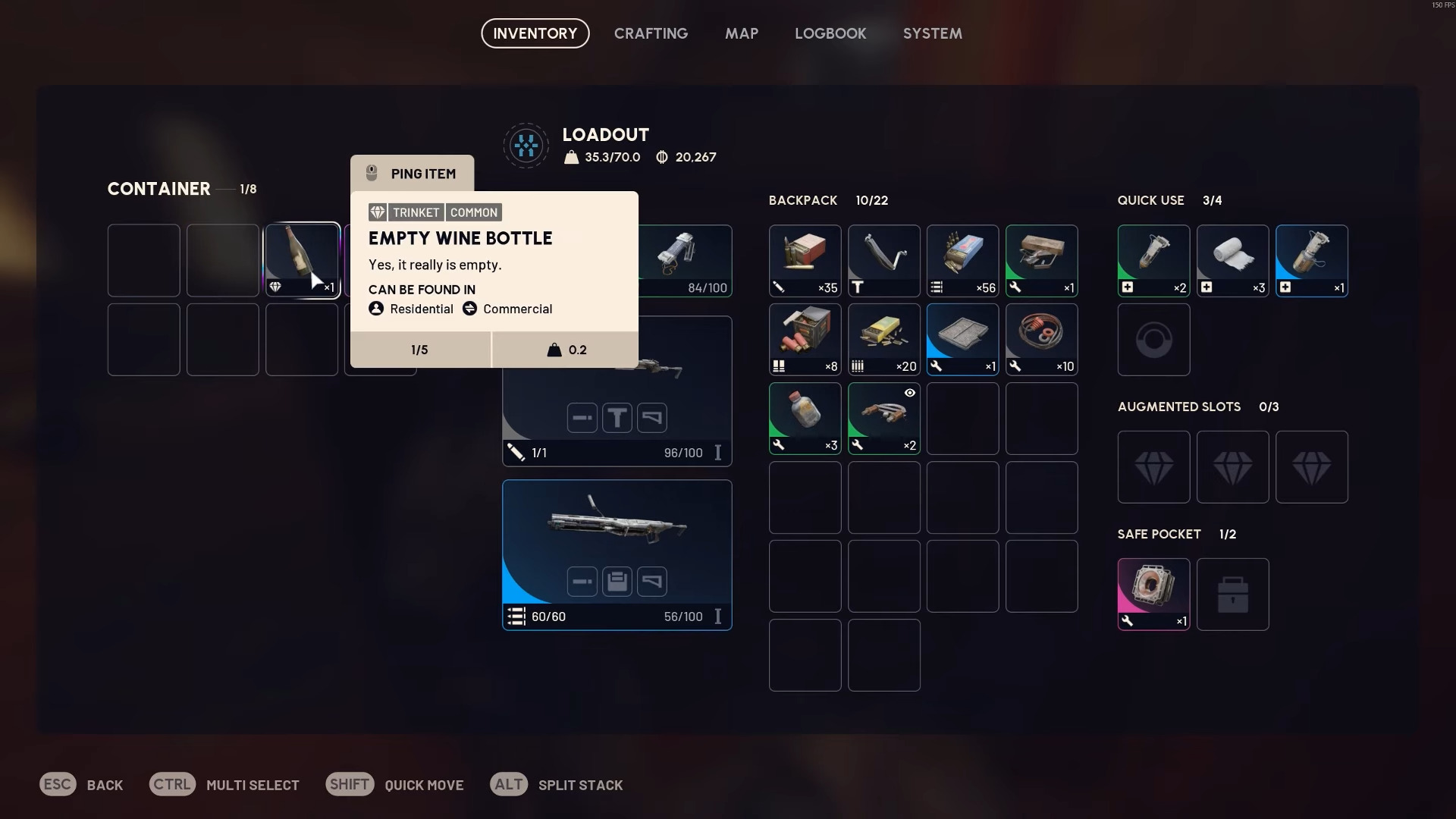Click the muzzle mod slot on the middle weapon
This screenshot has height=819, width=1456.
pos(582,418)
